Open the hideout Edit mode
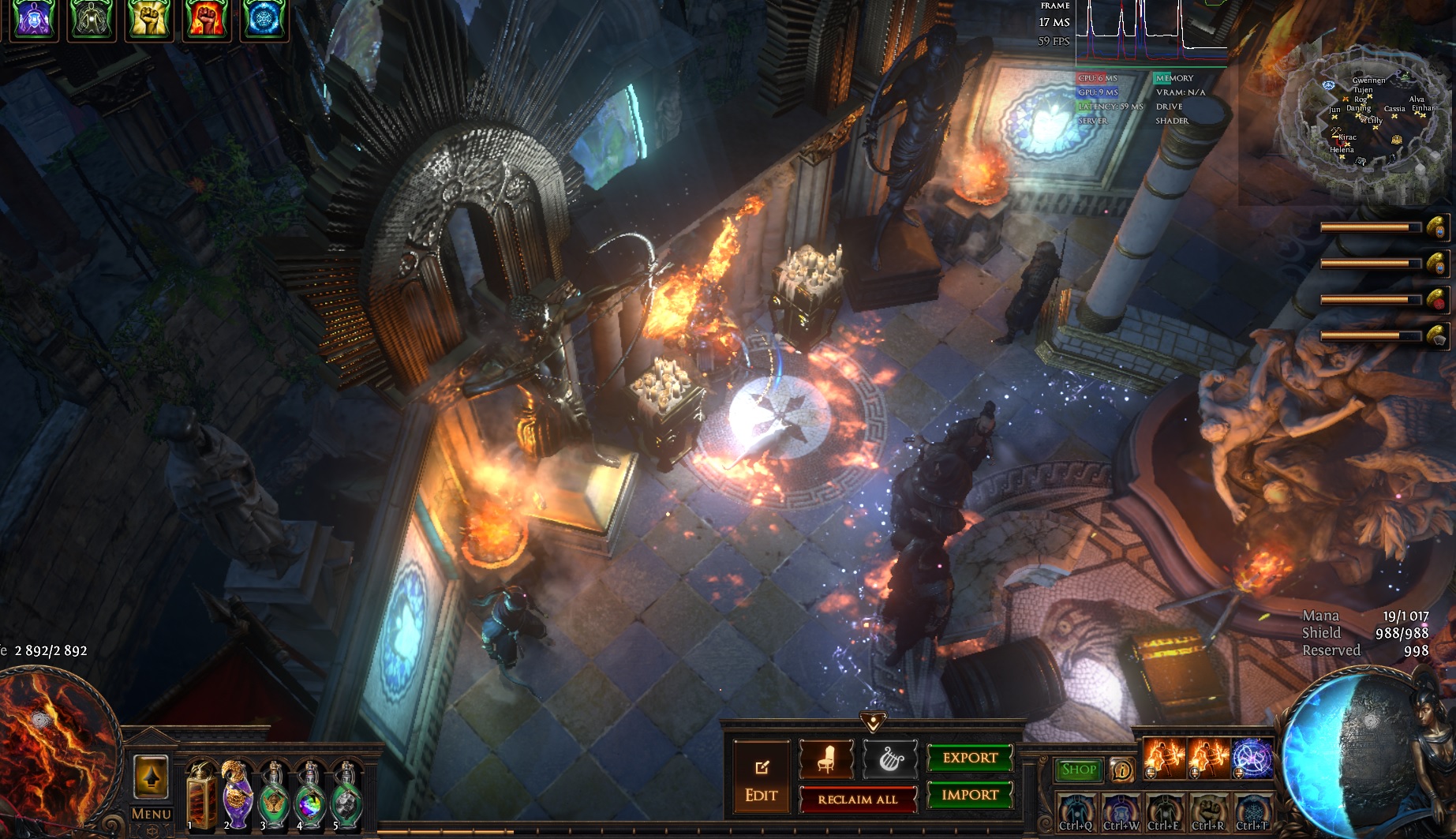Viewport: 1456px width, 839px height. [761, 781]
